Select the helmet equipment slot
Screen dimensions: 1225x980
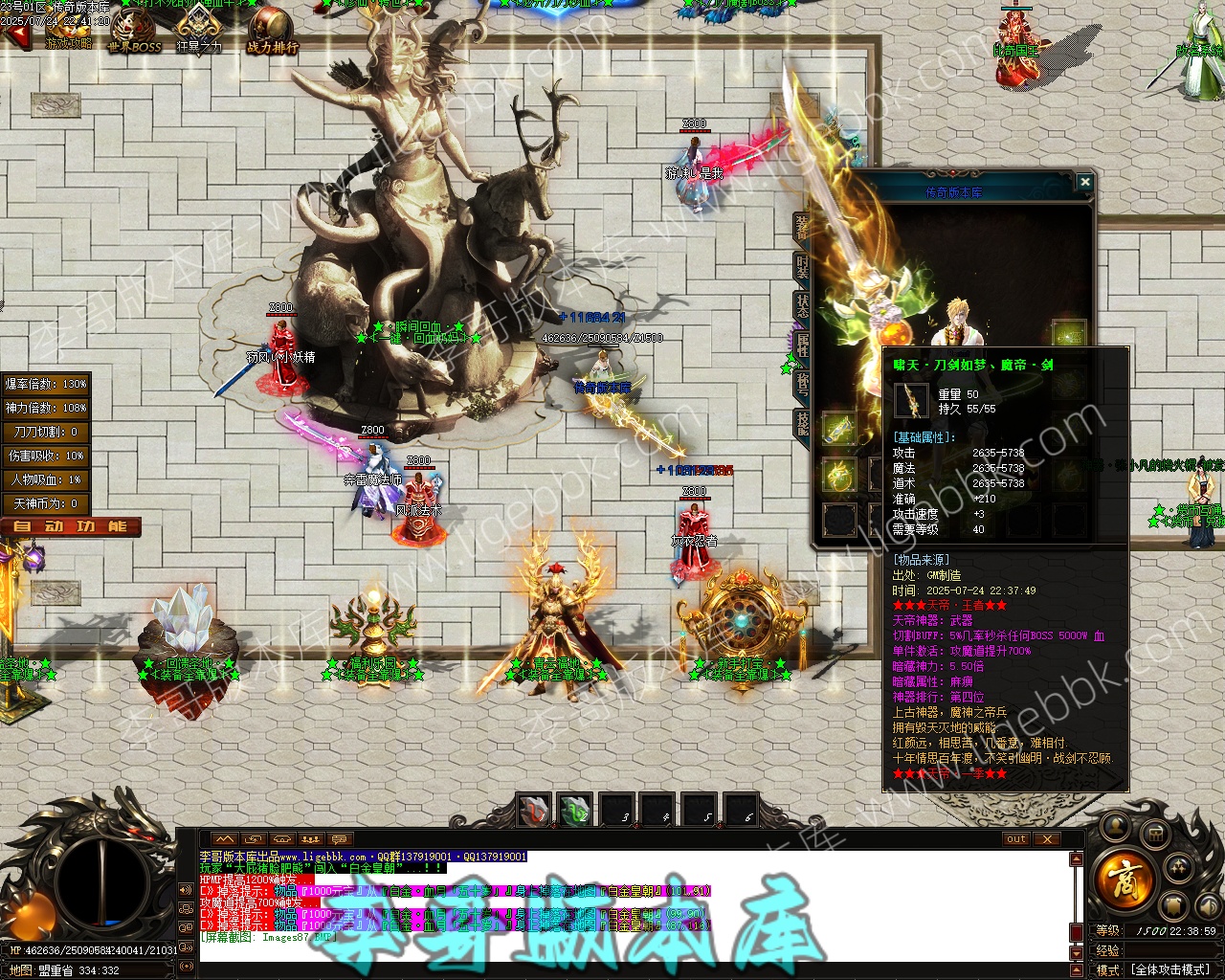(x=1068, y=334)
